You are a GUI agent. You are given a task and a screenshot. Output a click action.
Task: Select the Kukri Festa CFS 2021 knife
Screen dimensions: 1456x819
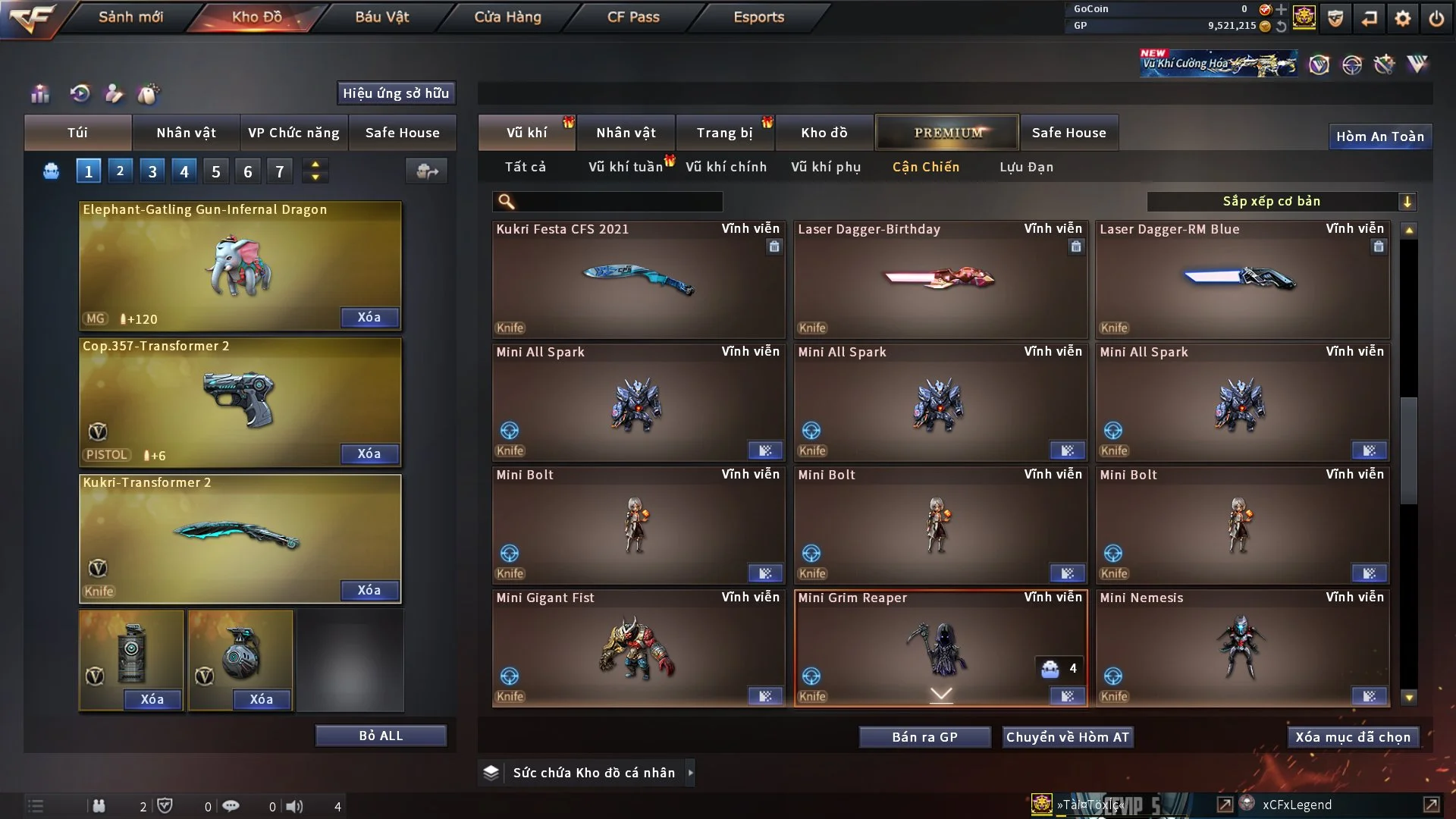(x=639, y=279)
